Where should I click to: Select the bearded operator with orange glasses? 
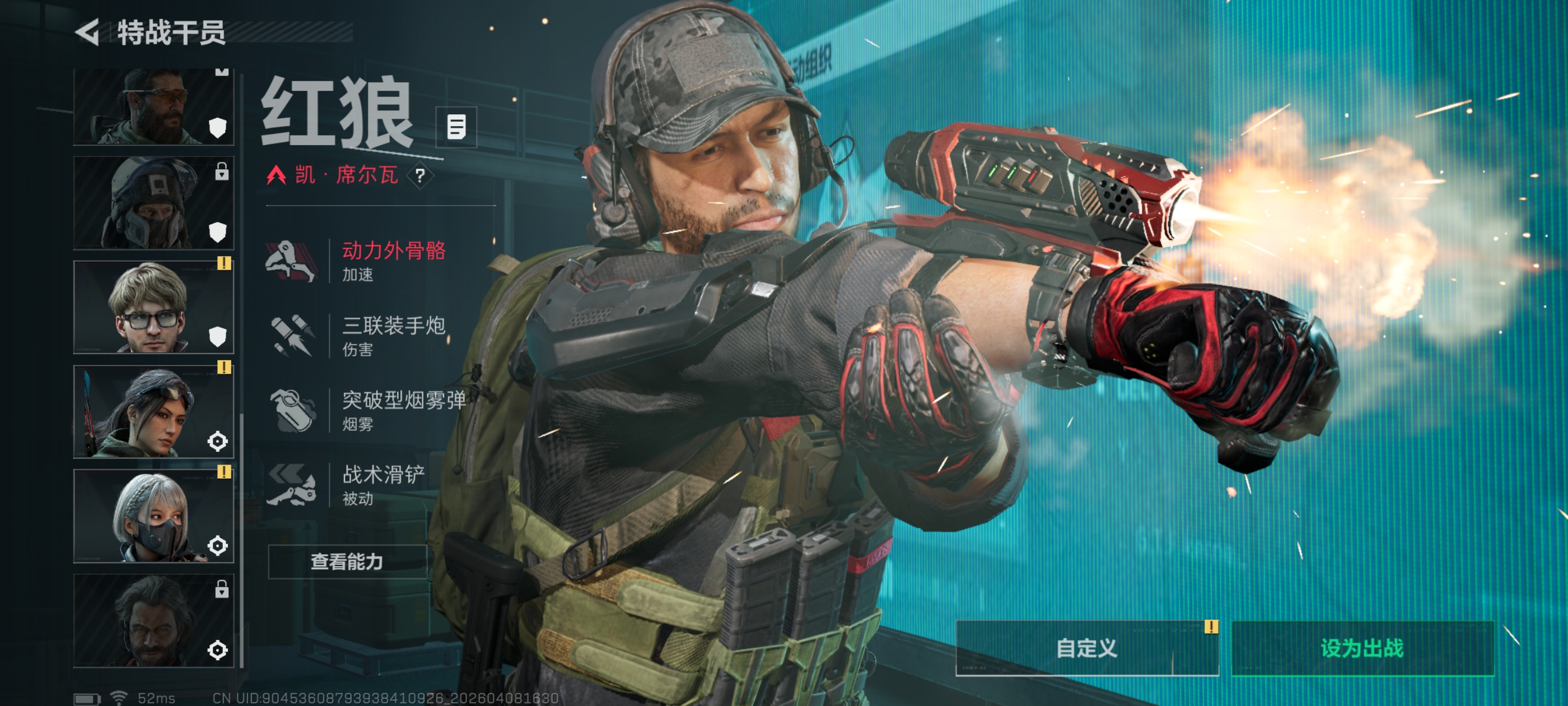153,107
